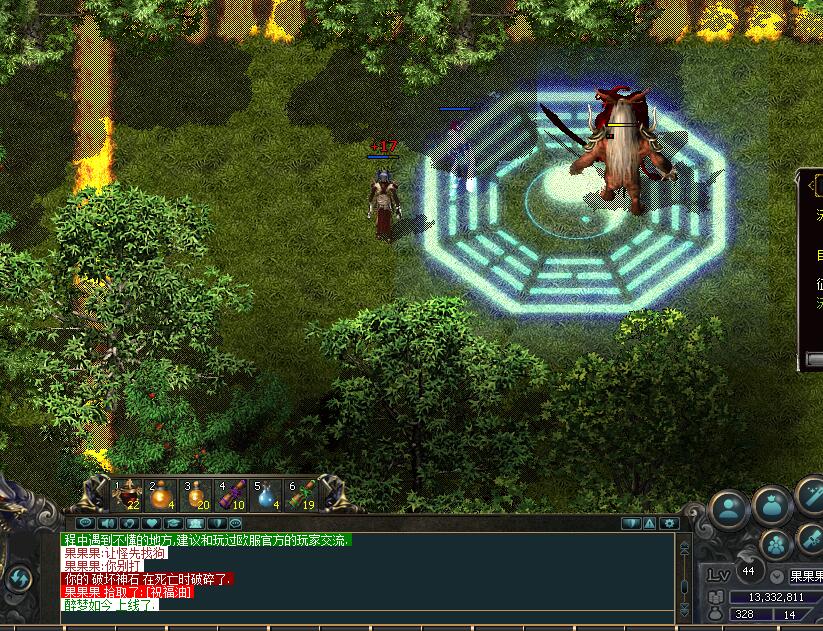Image resolution: width=823 pixels, height=631 pixels.
Task: Open the chat settings gear button
Action: [x=670, y=523]
